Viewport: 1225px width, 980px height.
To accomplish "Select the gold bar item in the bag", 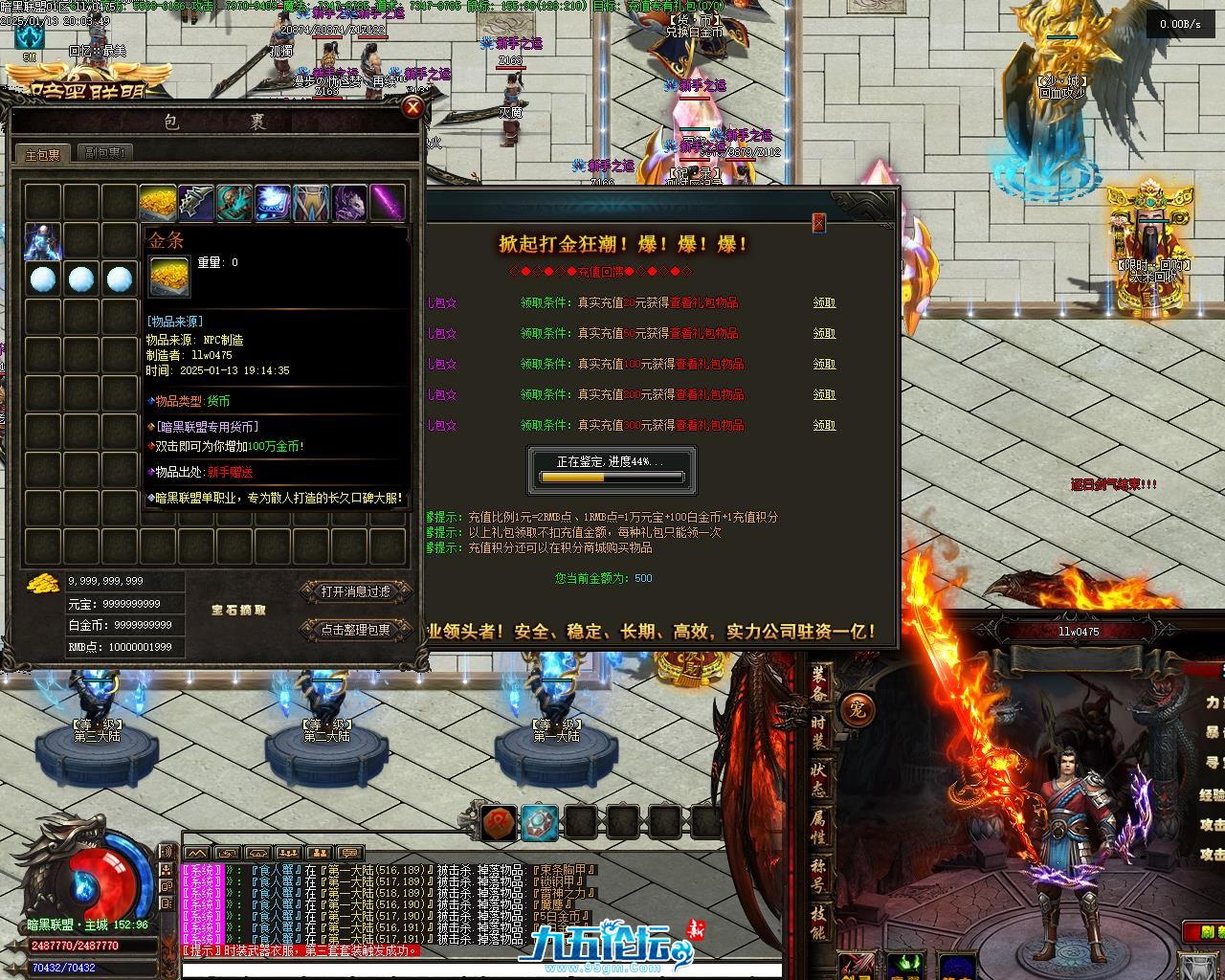I will pyautogui.click(x=158, y=203).
